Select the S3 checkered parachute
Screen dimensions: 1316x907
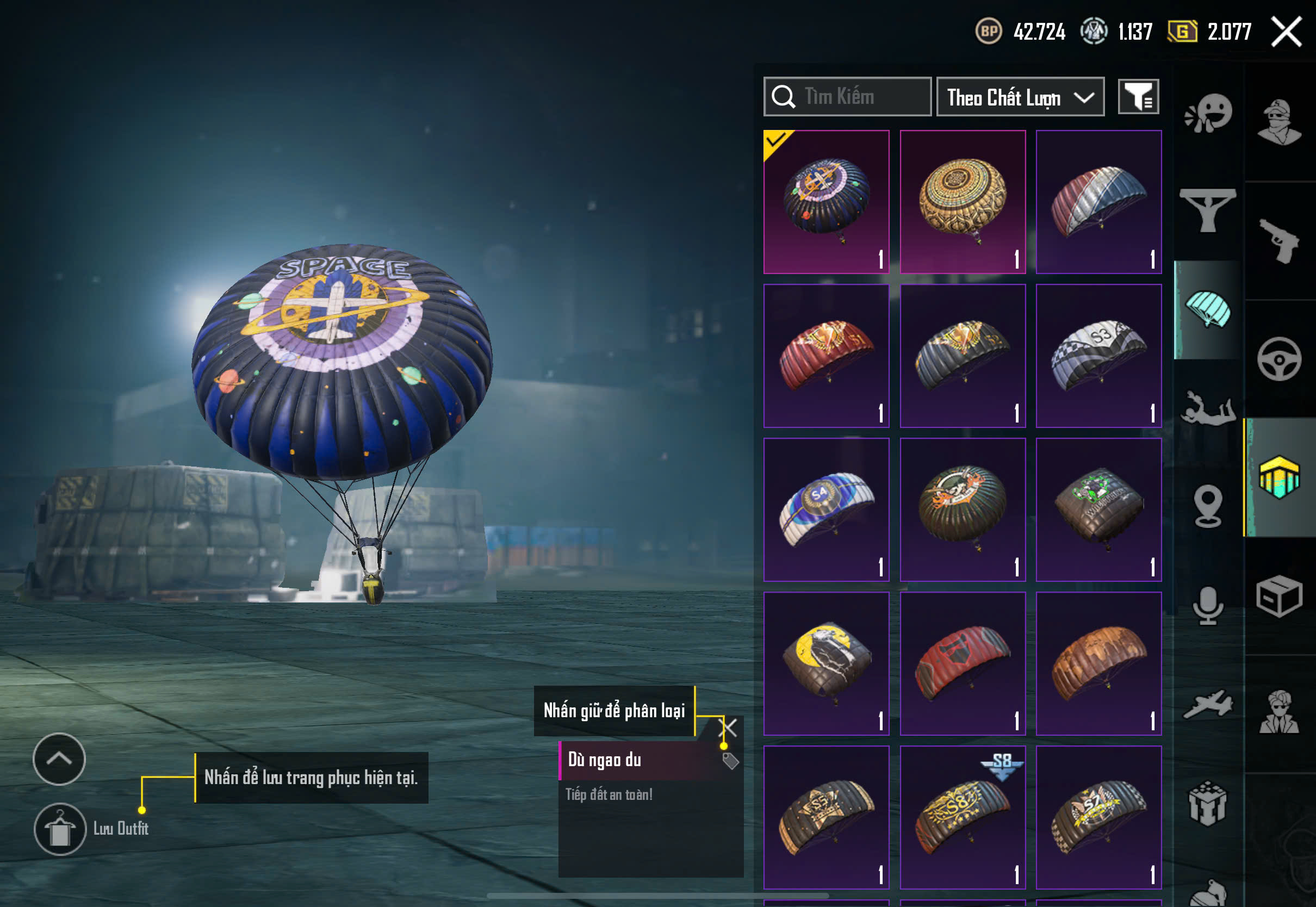(1098, 356)
